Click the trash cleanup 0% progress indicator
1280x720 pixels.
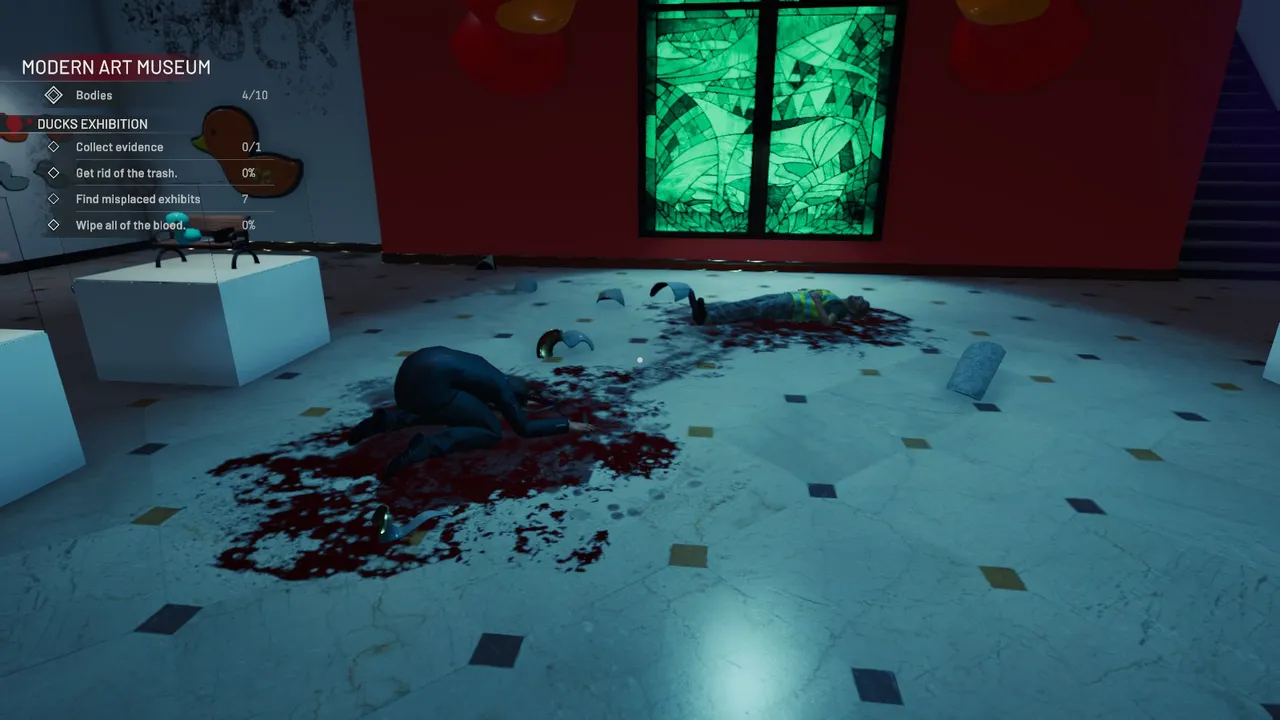[x=250, y=173]
